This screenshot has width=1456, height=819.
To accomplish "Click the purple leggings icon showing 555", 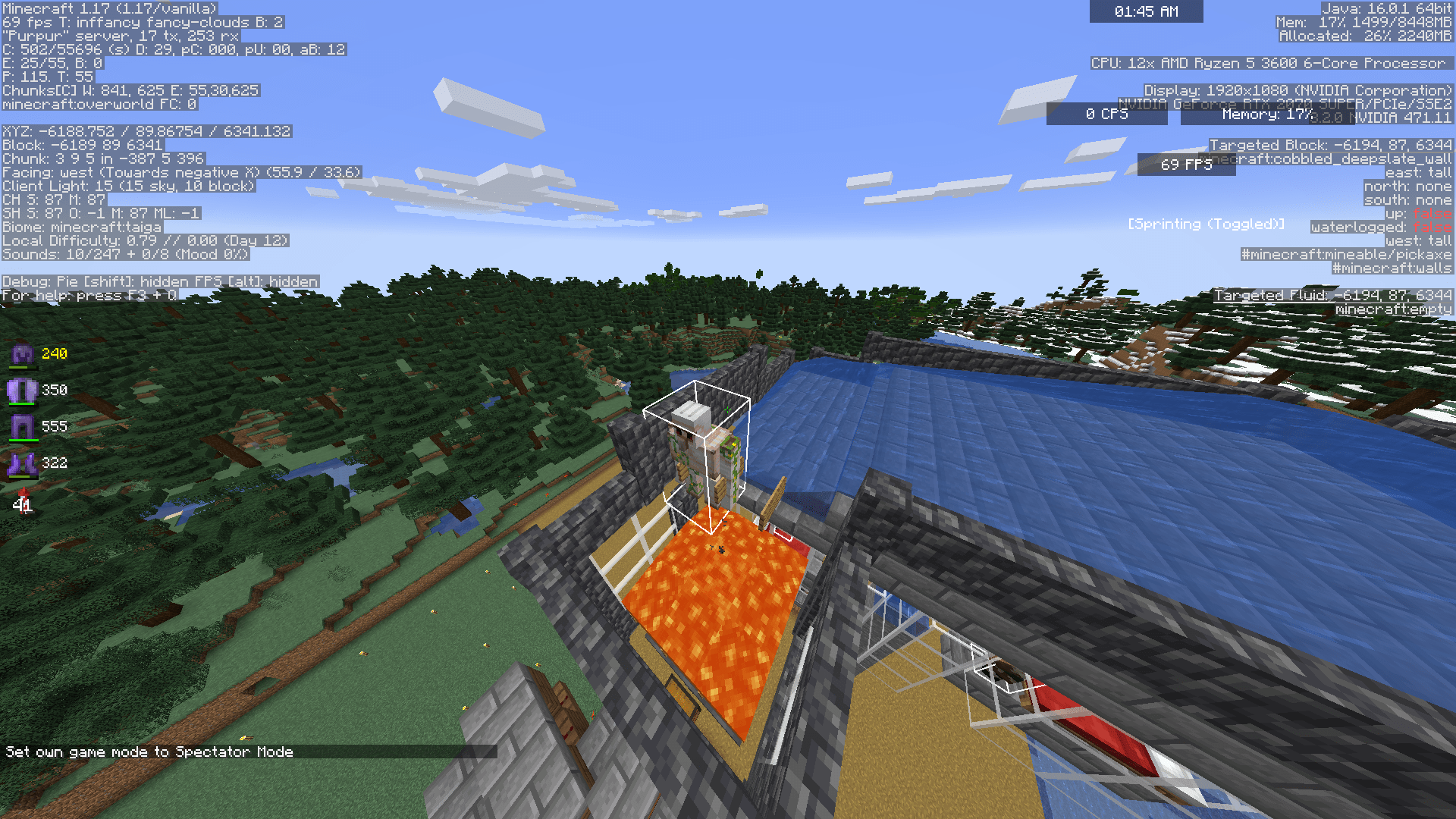I will 23,425.
